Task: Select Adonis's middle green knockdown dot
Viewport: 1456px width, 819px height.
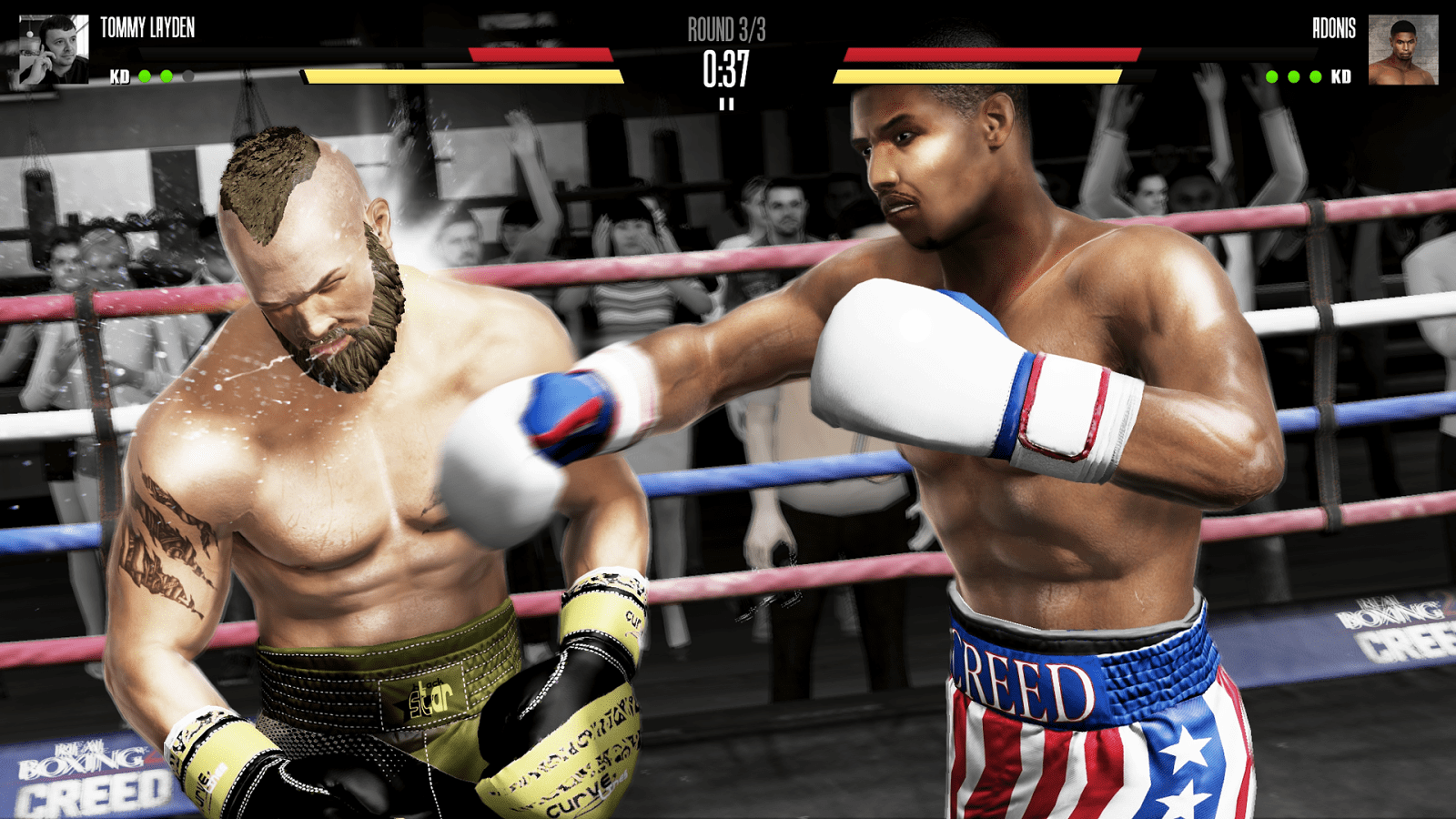Action: [x=1293, y=76]
